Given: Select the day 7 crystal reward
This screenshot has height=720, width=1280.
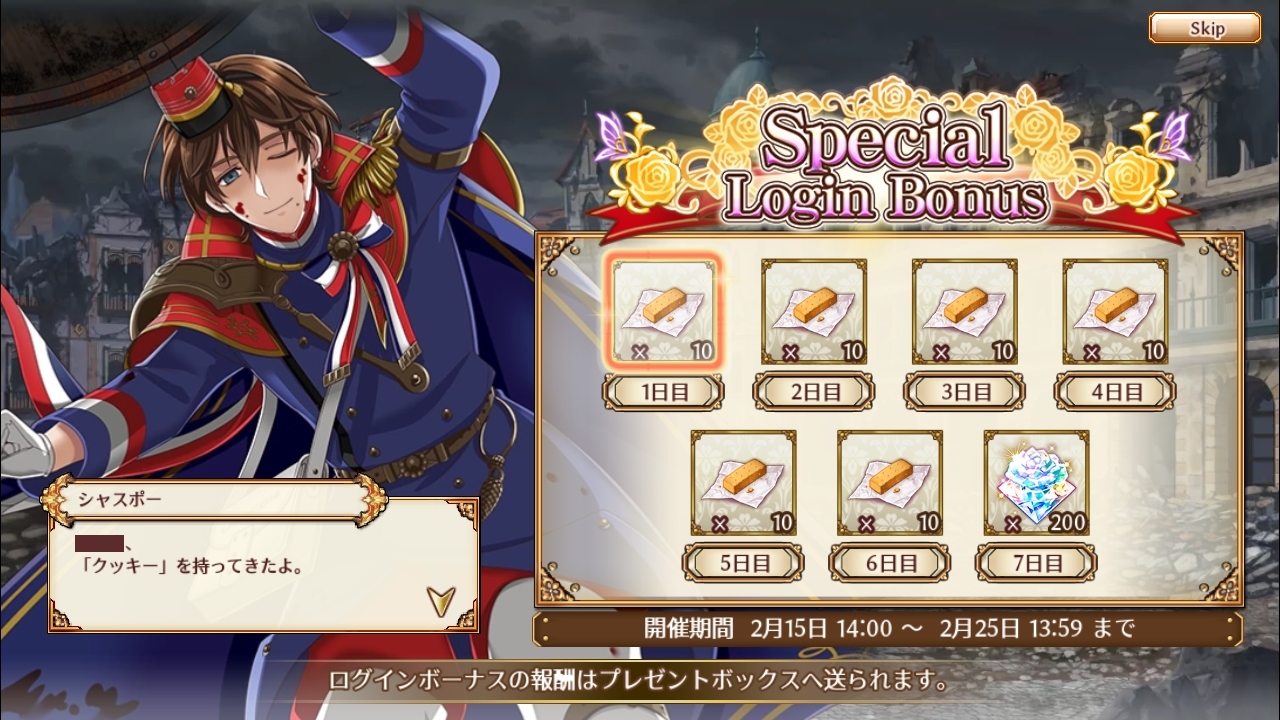Looking at the screenshot, I should click(x=1037, y=483).
